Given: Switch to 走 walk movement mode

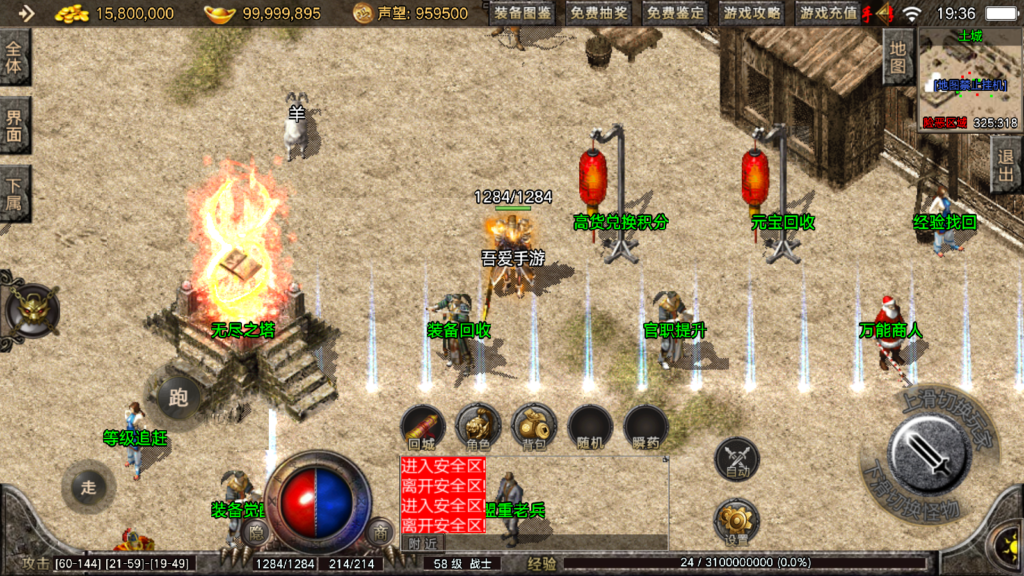Looking at the screenshot, I should pos(88,487).
